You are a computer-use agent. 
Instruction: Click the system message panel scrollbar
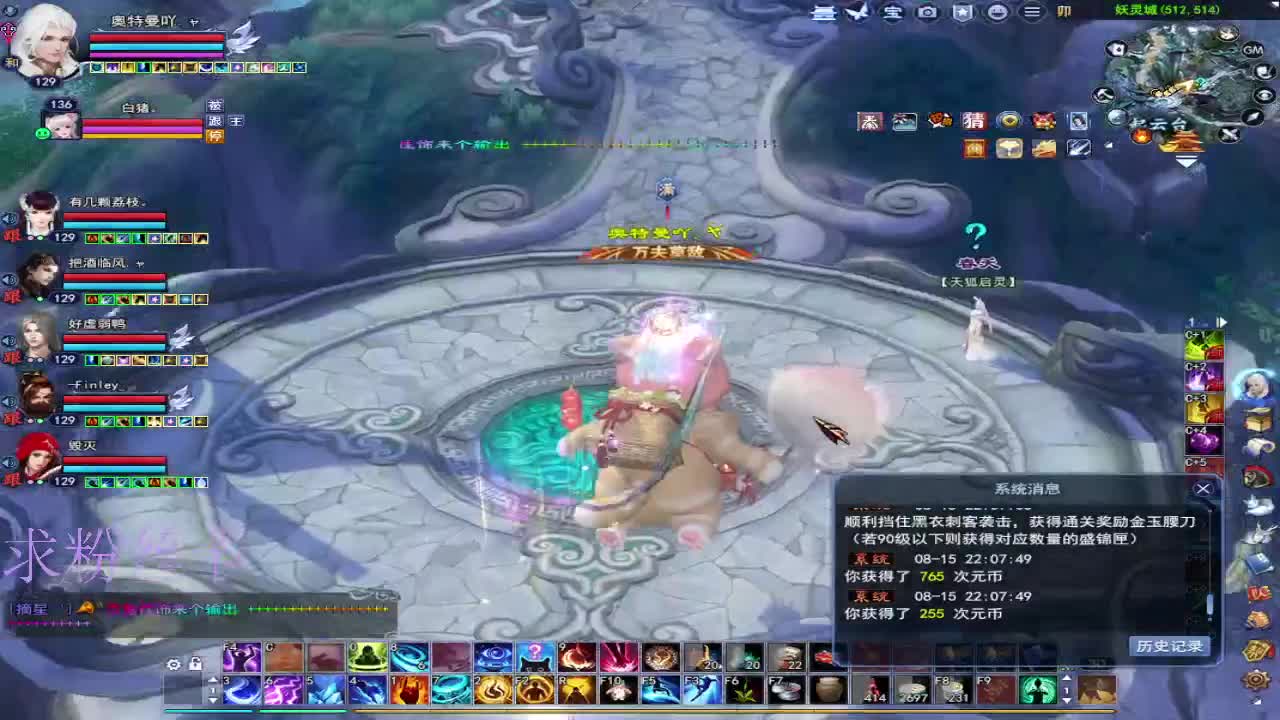[x=1209, y=603]
